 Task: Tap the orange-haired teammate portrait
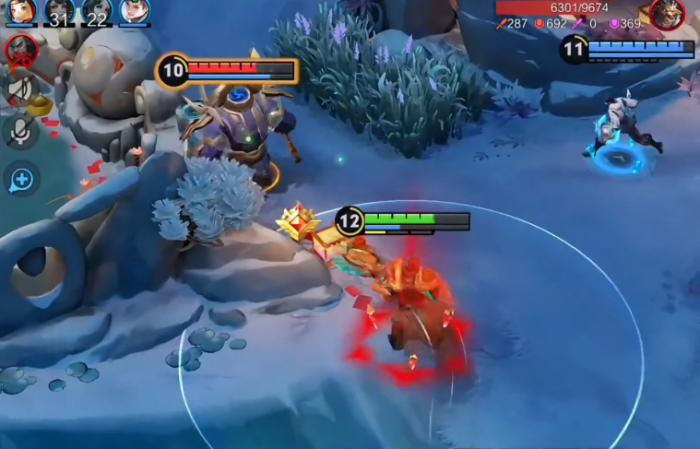click(21, 11)
